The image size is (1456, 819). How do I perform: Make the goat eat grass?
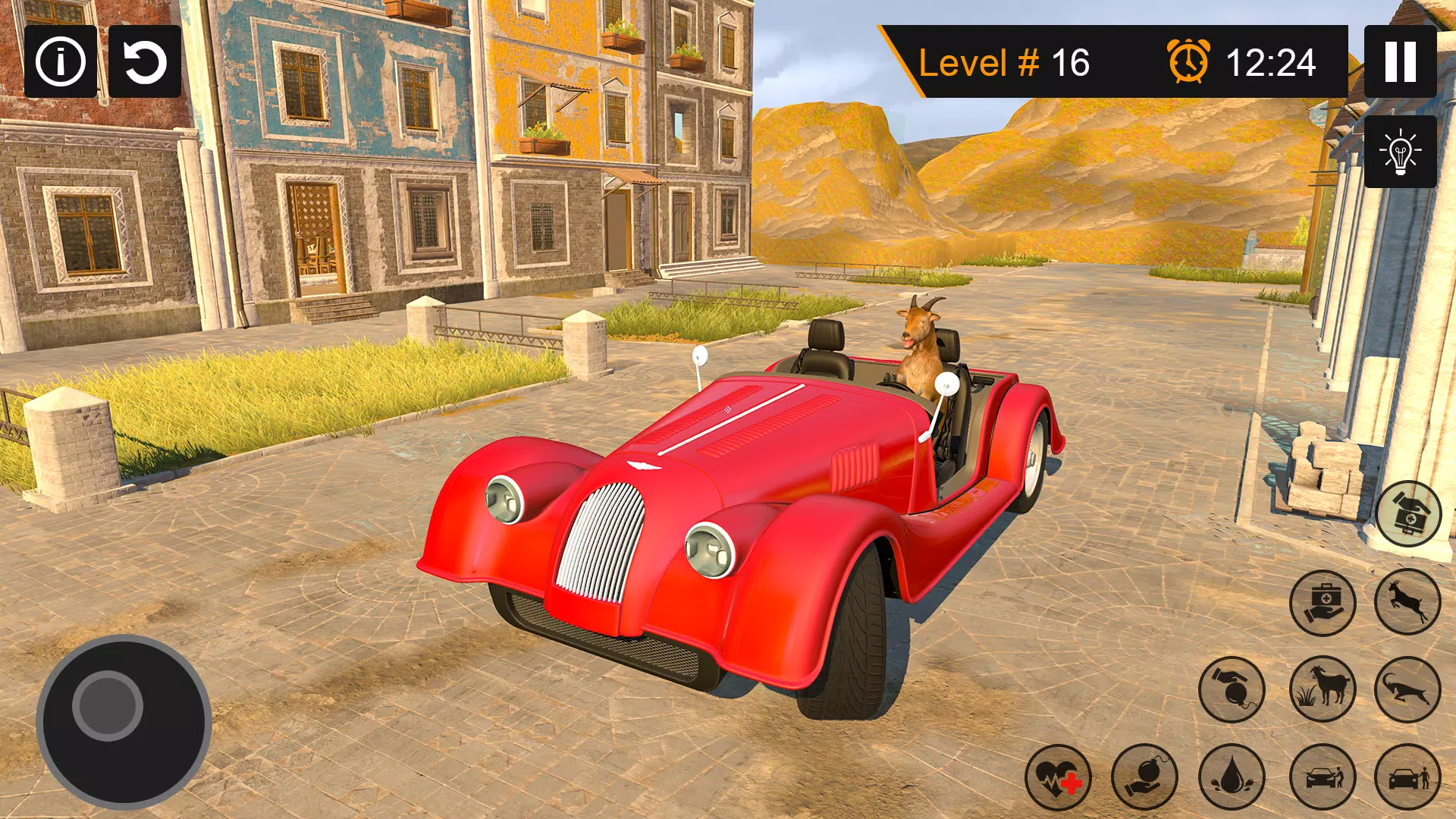pos(1323,689)
